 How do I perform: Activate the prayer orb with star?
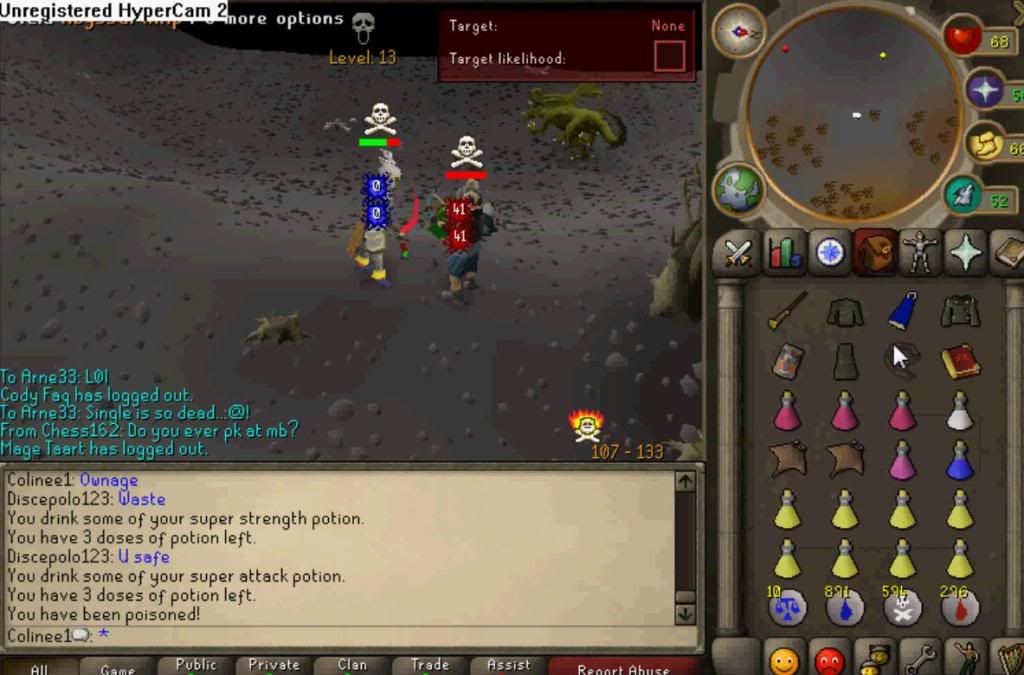coord(986,91)
